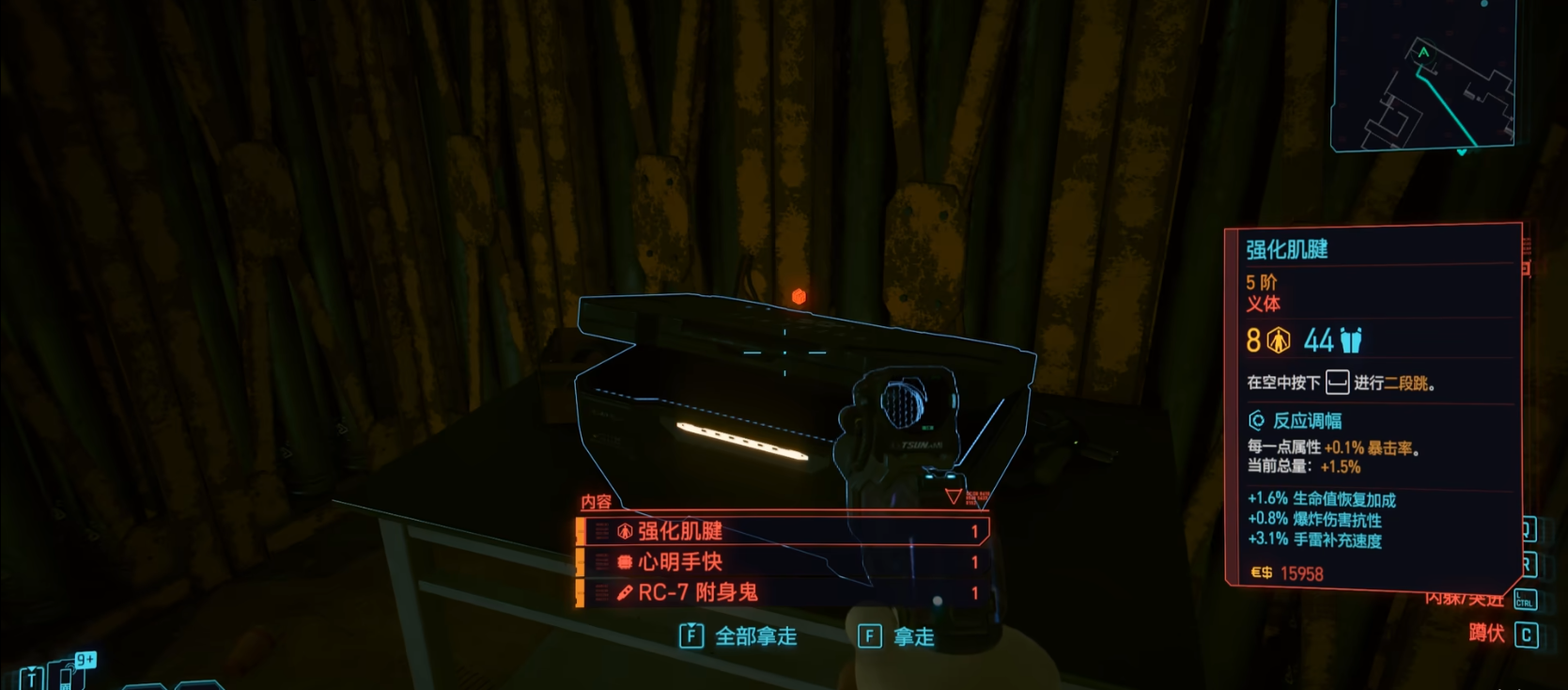Open the minimap in the corner
This screenshot has width=1568, height=690.
1422,77
